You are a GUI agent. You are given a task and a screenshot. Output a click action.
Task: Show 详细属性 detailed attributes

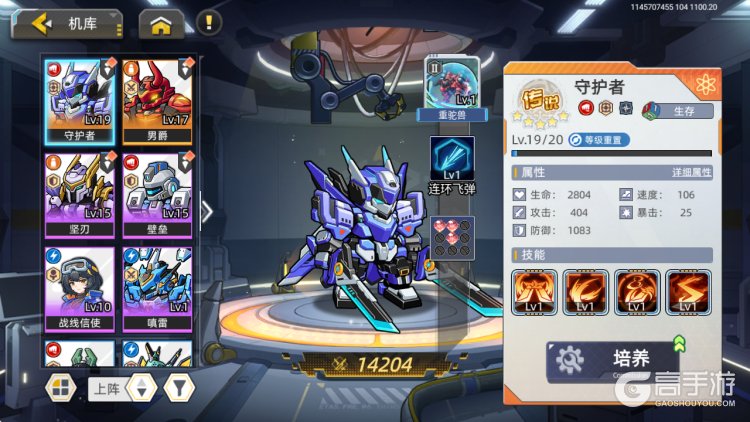[692, 173]
